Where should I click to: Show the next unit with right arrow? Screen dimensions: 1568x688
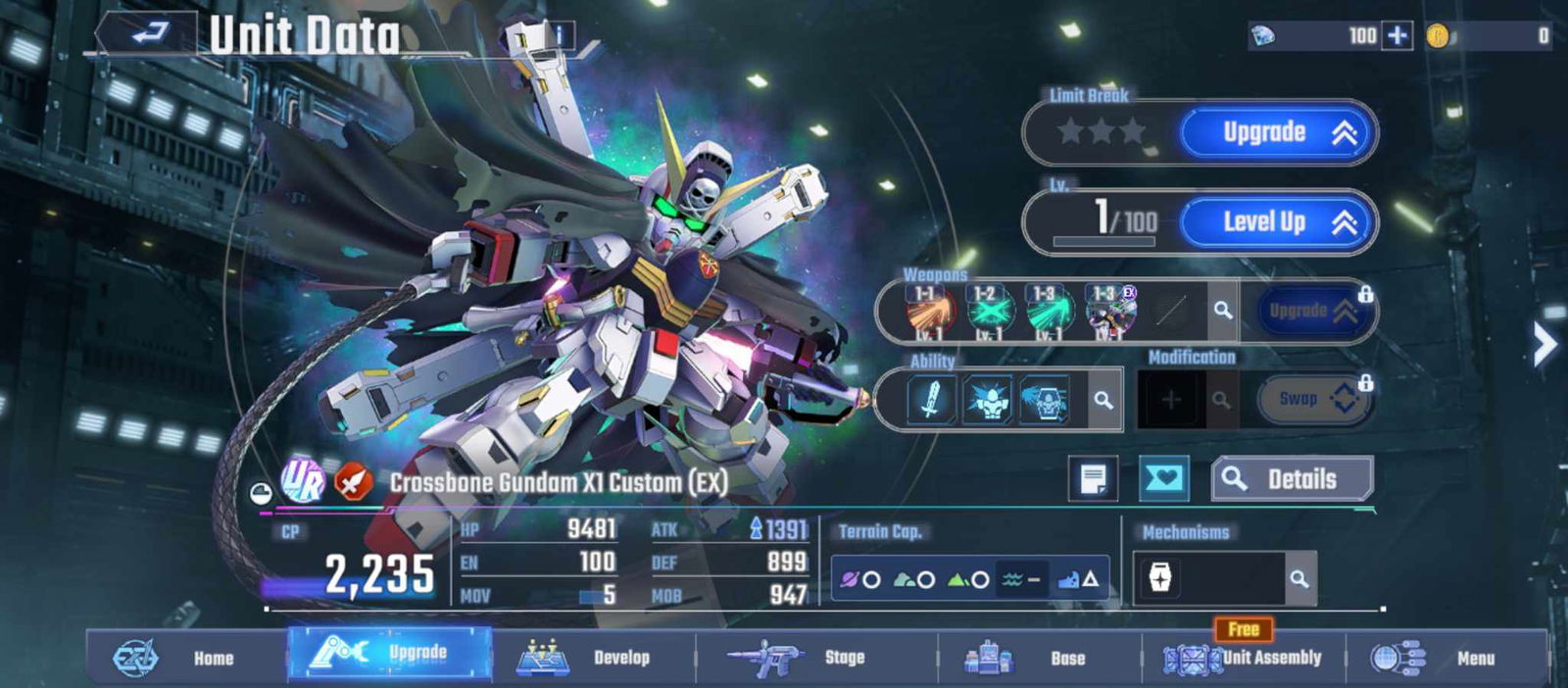tap(1544, 343)
